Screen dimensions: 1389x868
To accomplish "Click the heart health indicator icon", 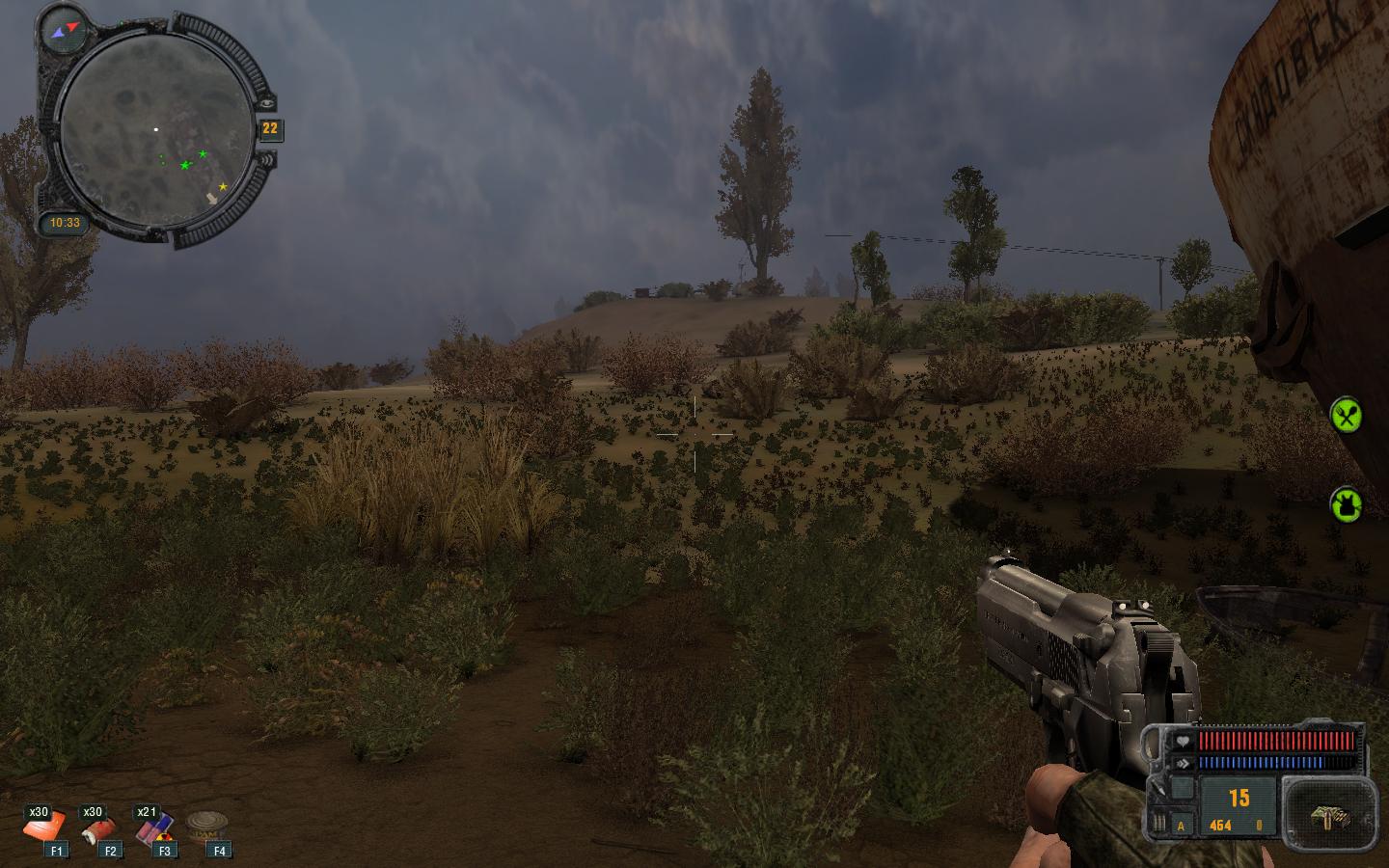I will (x=1182, y=741).
